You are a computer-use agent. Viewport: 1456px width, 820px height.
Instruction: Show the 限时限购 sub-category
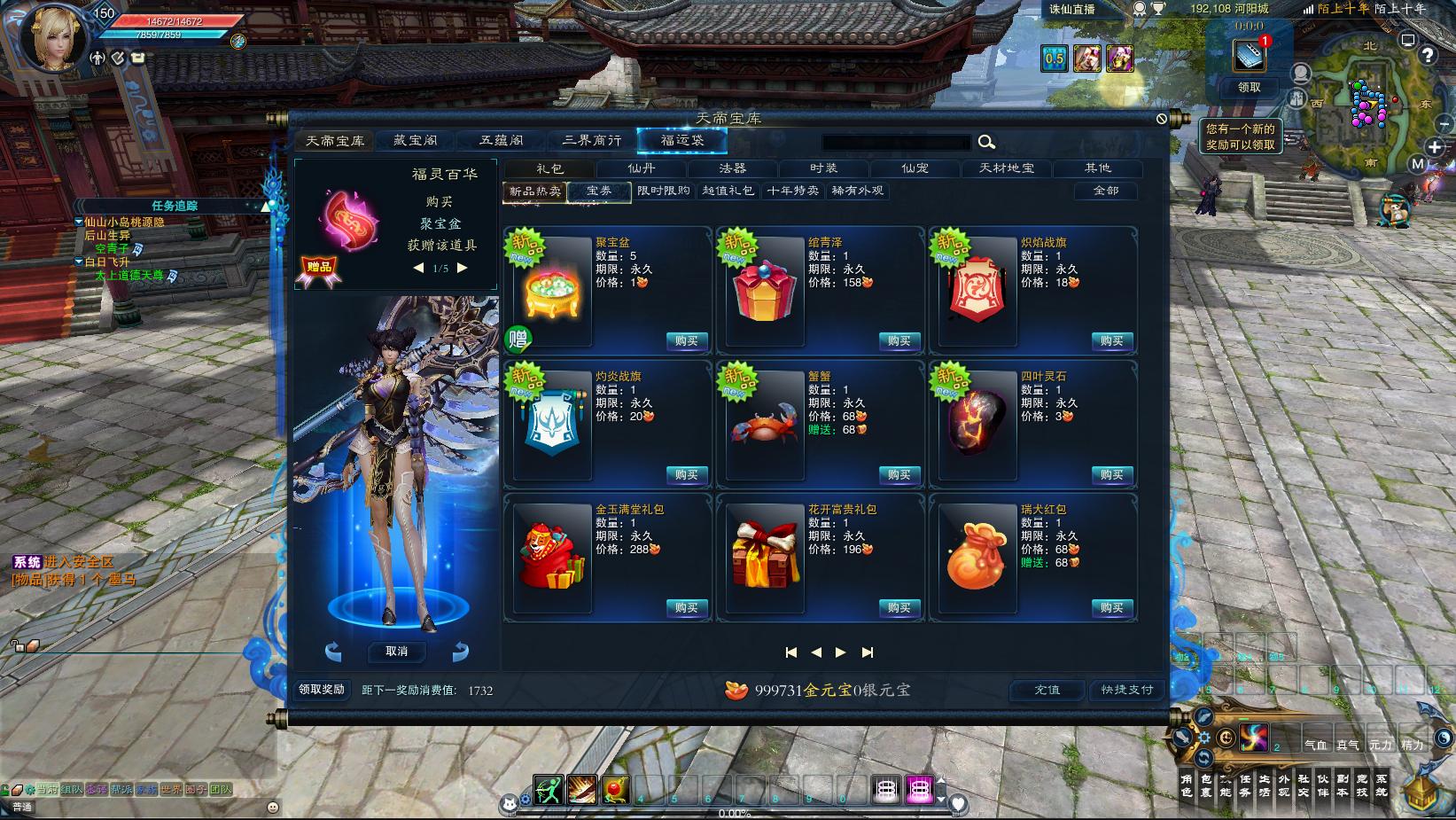pyautogui.click(x=664, y=191)
